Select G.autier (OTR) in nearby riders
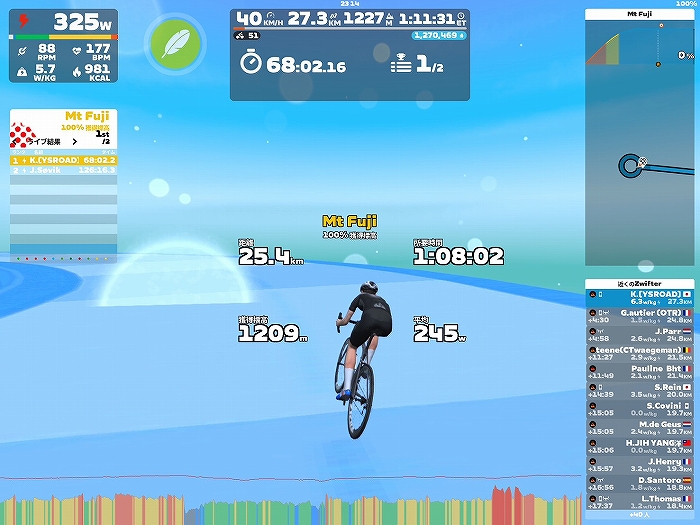This screenshot has width=700, height=525. (x=640, y=317)
